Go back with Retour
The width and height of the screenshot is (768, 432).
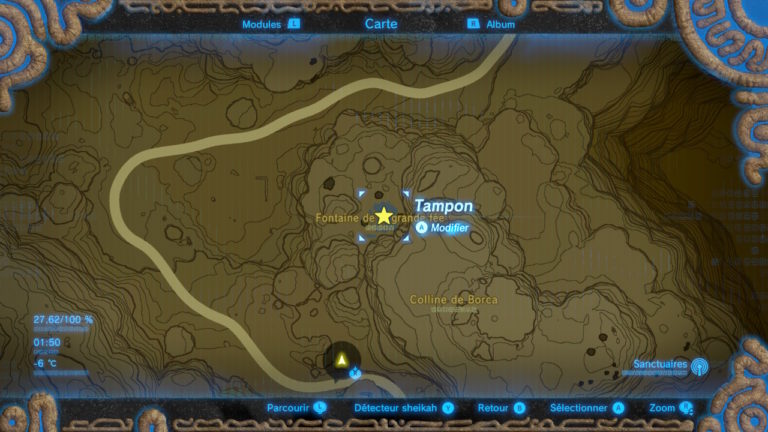(x=501, y=408)
